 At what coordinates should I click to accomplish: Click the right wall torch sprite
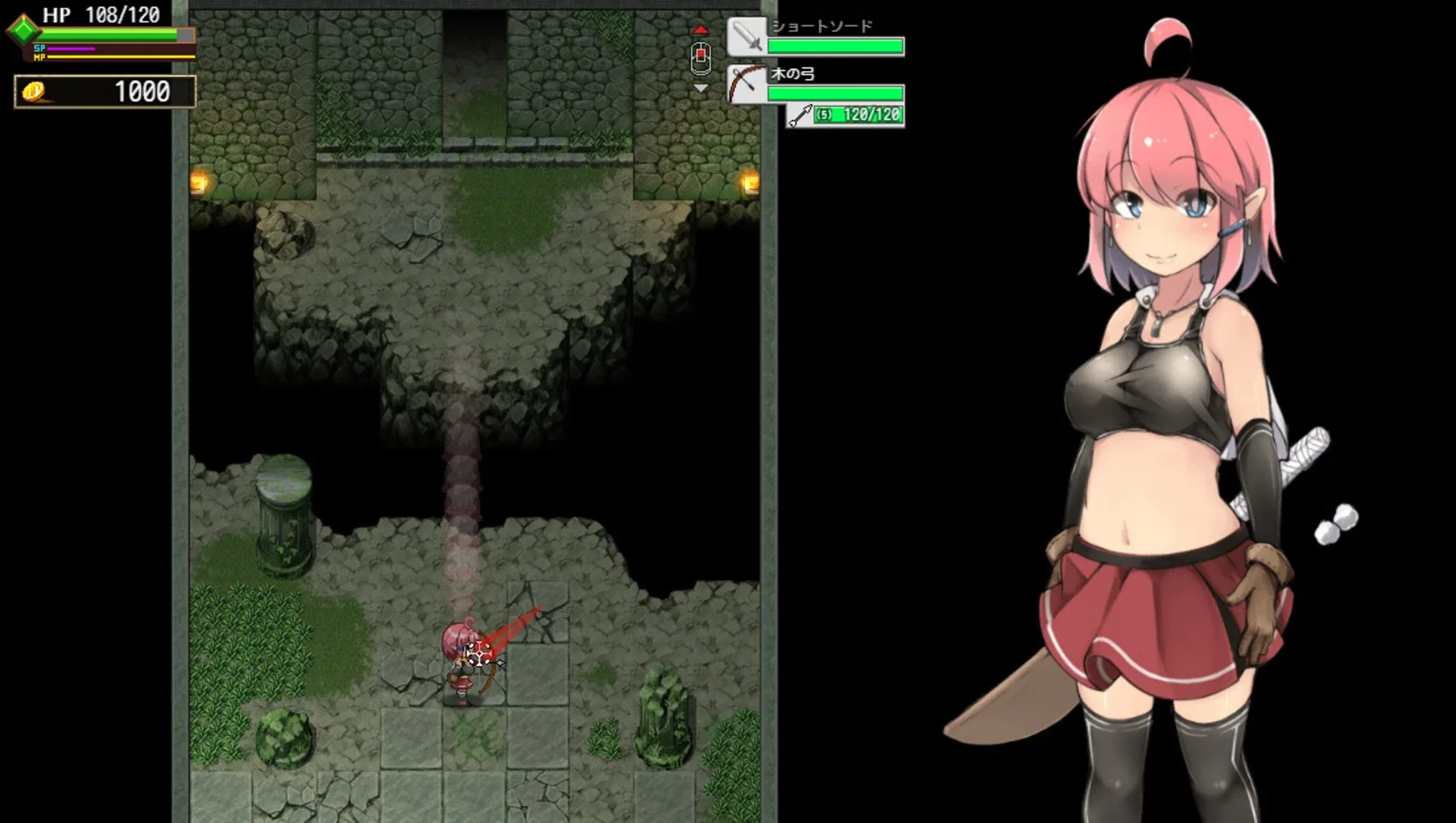[x=749, y=183]
